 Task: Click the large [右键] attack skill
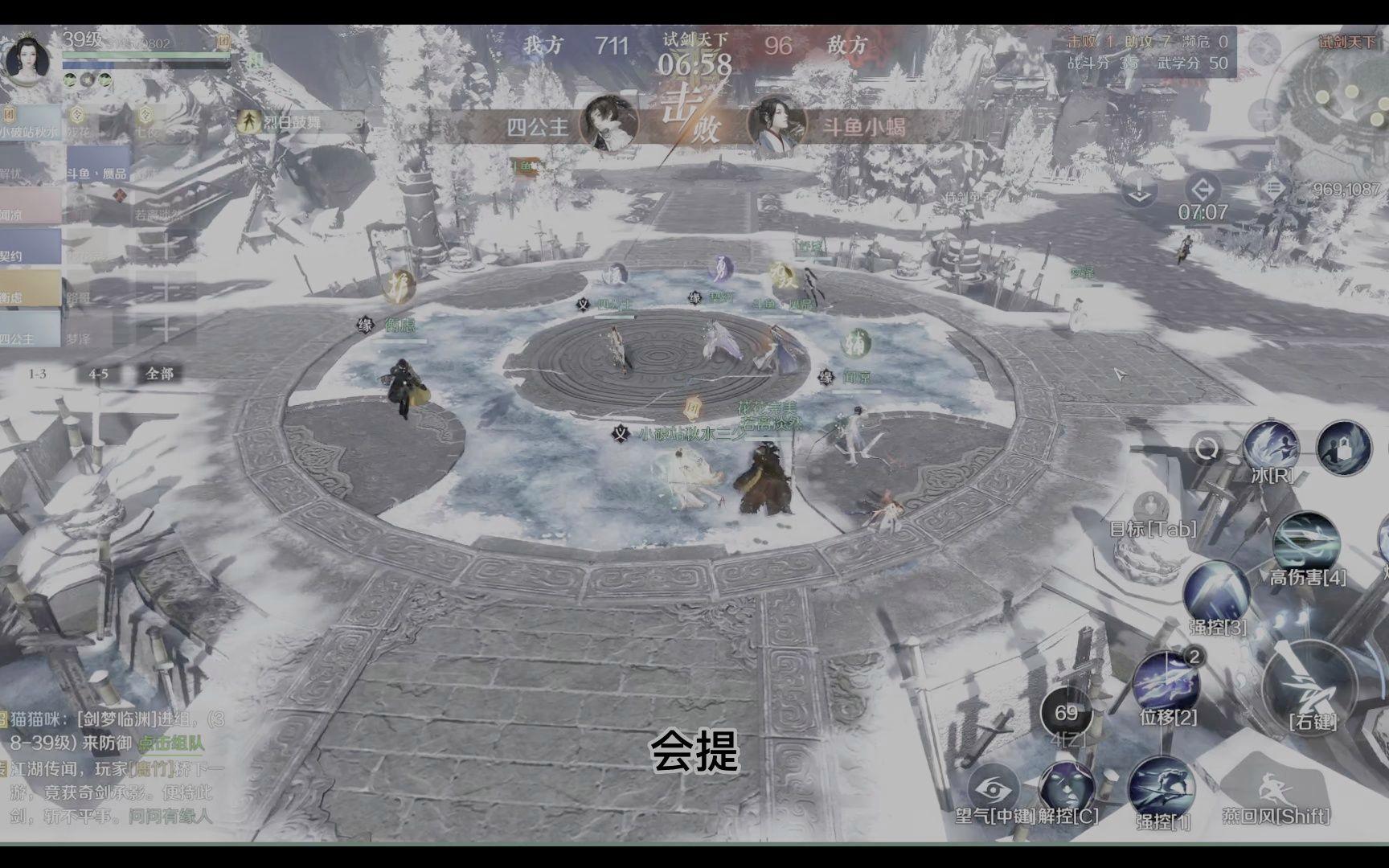pyautogui.click(x=1310, y=689)
